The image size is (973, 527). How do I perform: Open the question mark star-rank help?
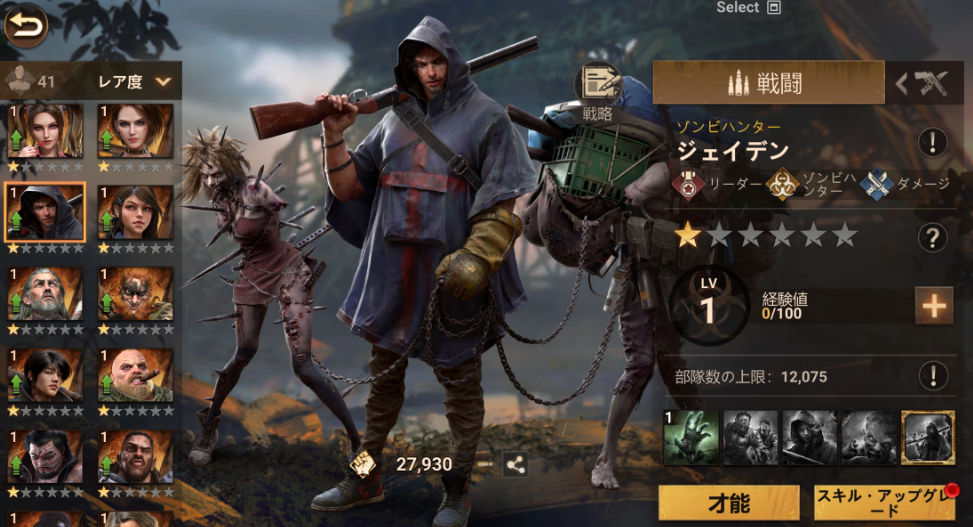tap(932, 237)
